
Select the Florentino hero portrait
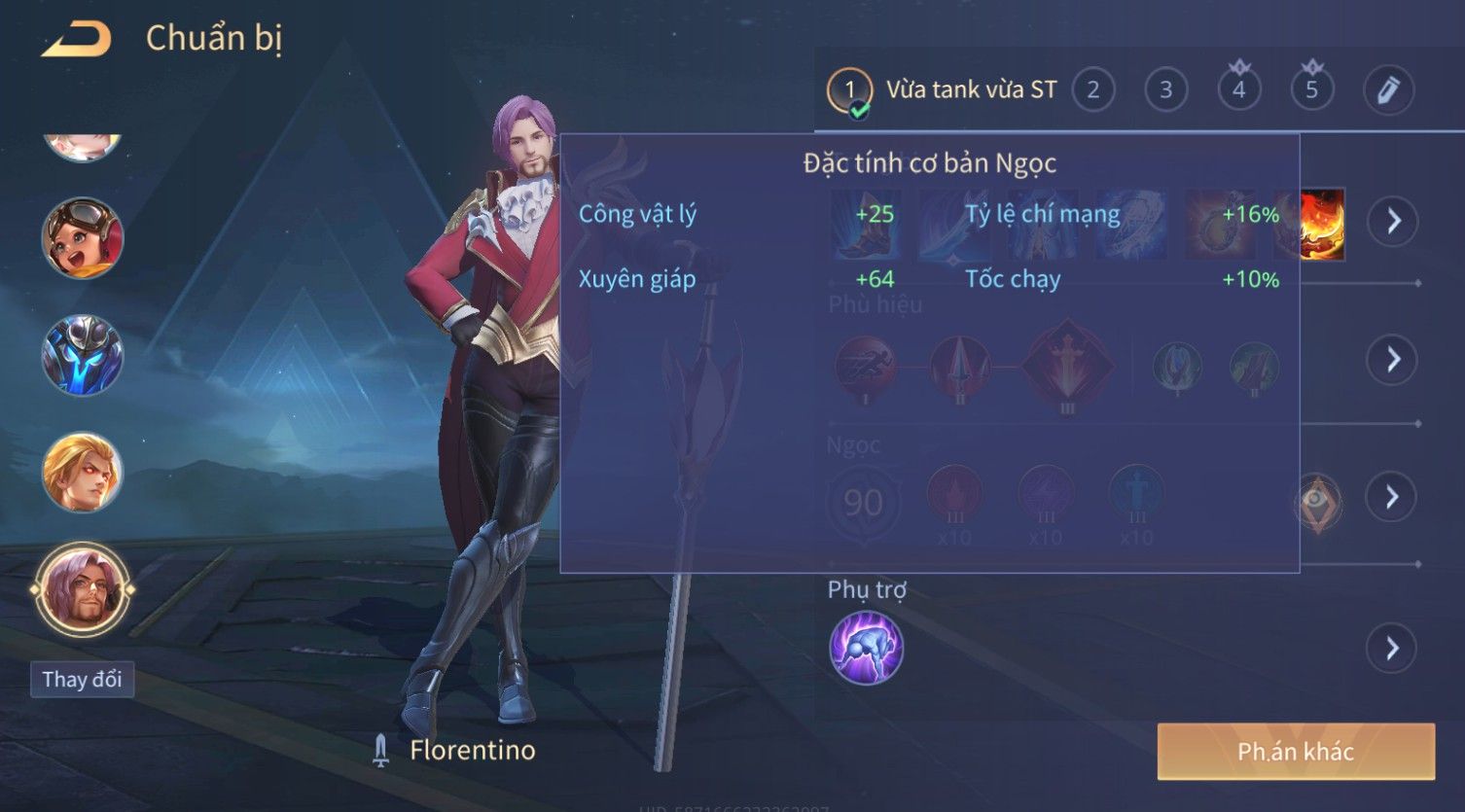pos(83,589)
